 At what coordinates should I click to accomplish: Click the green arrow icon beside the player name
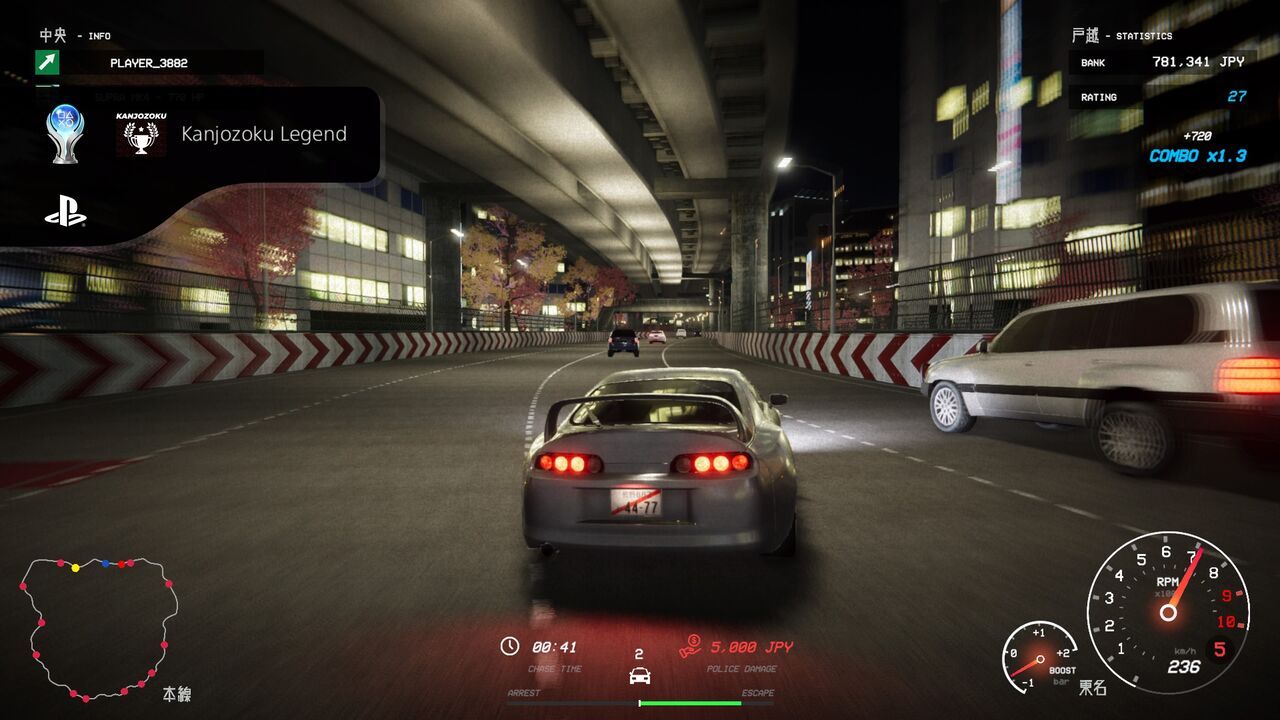pyautogui.click(x=47, y=63)
